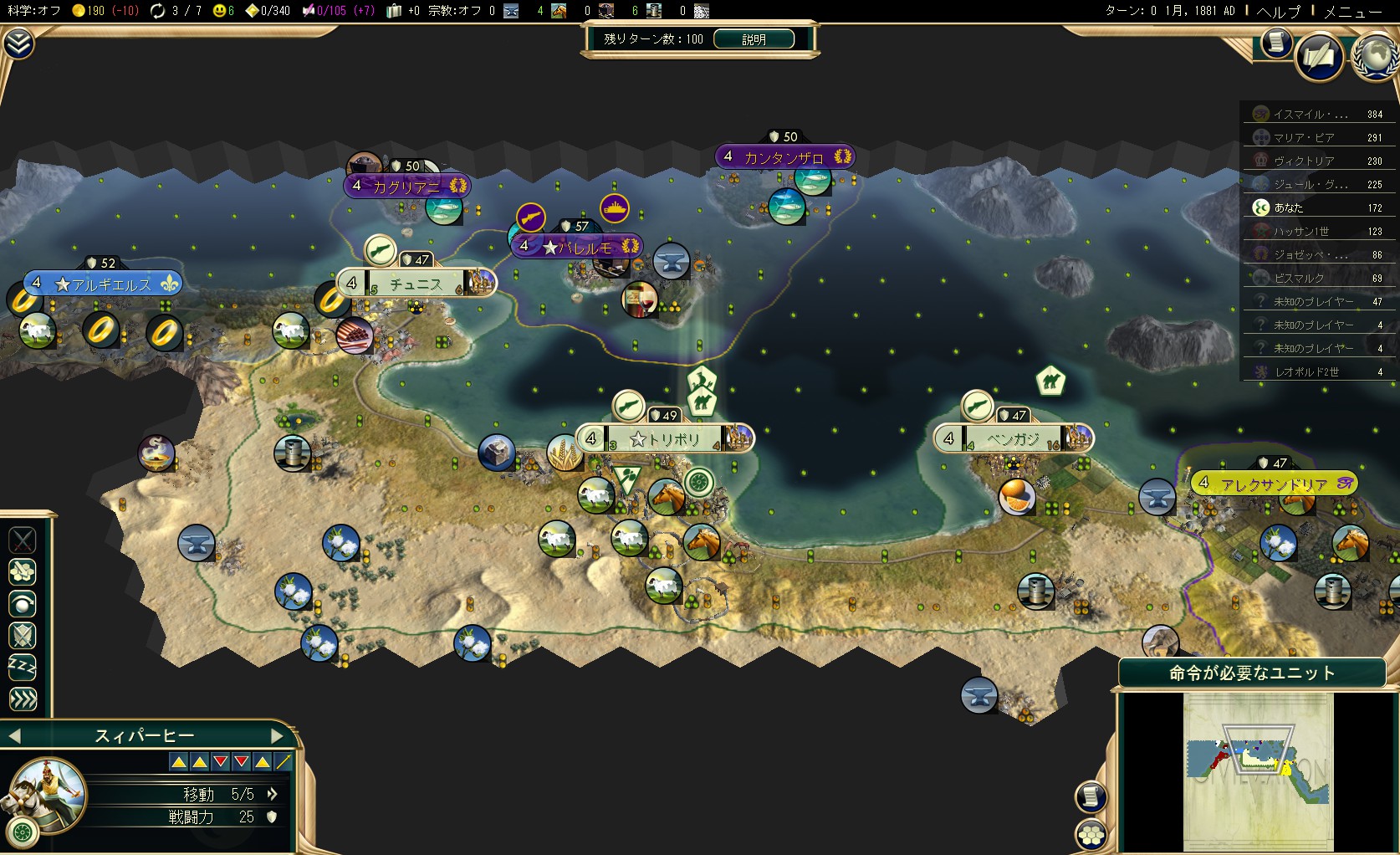Click the 命令が必要なユニット button
This screenshot has width=1400, height=855.
click(1251, 673)
